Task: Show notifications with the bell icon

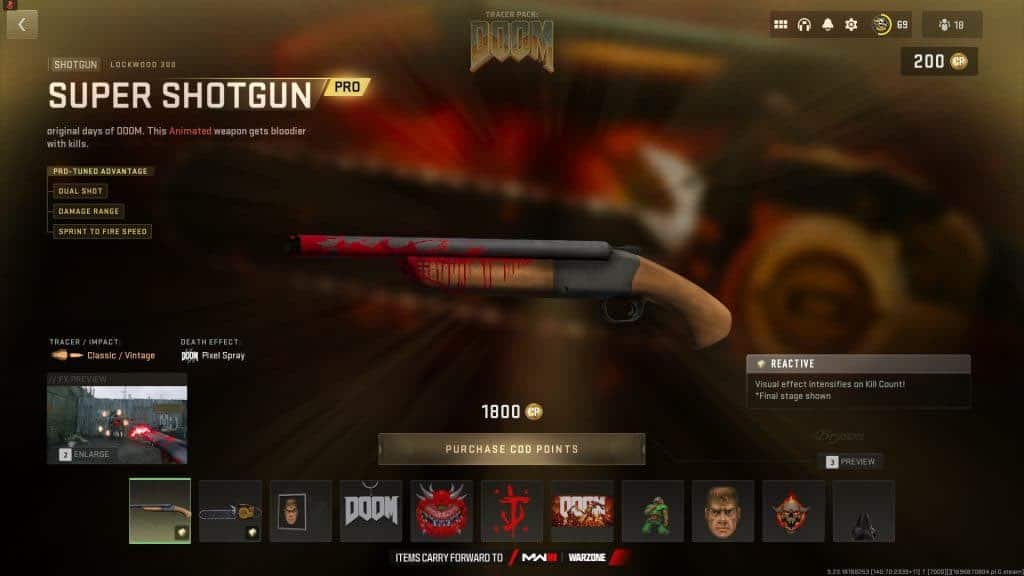Action: click(828, 25)
